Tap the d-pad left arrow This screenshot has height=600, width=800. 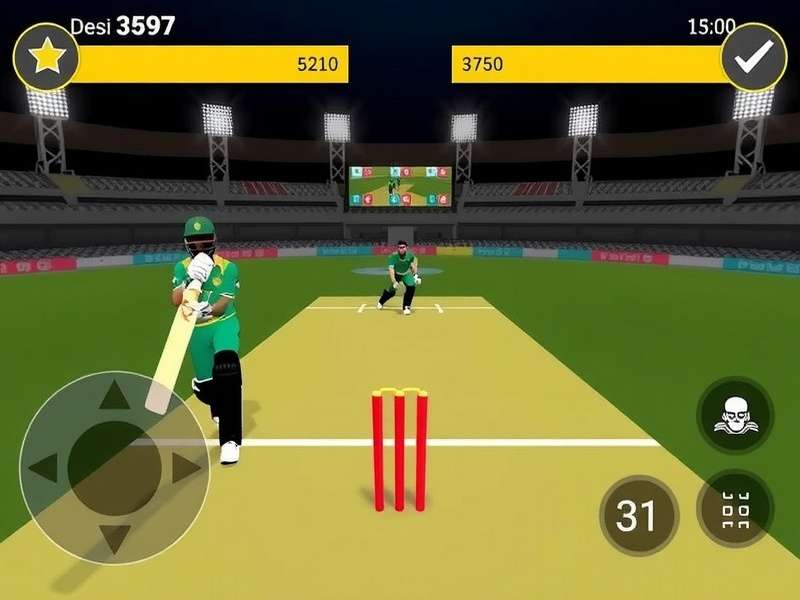44,467
